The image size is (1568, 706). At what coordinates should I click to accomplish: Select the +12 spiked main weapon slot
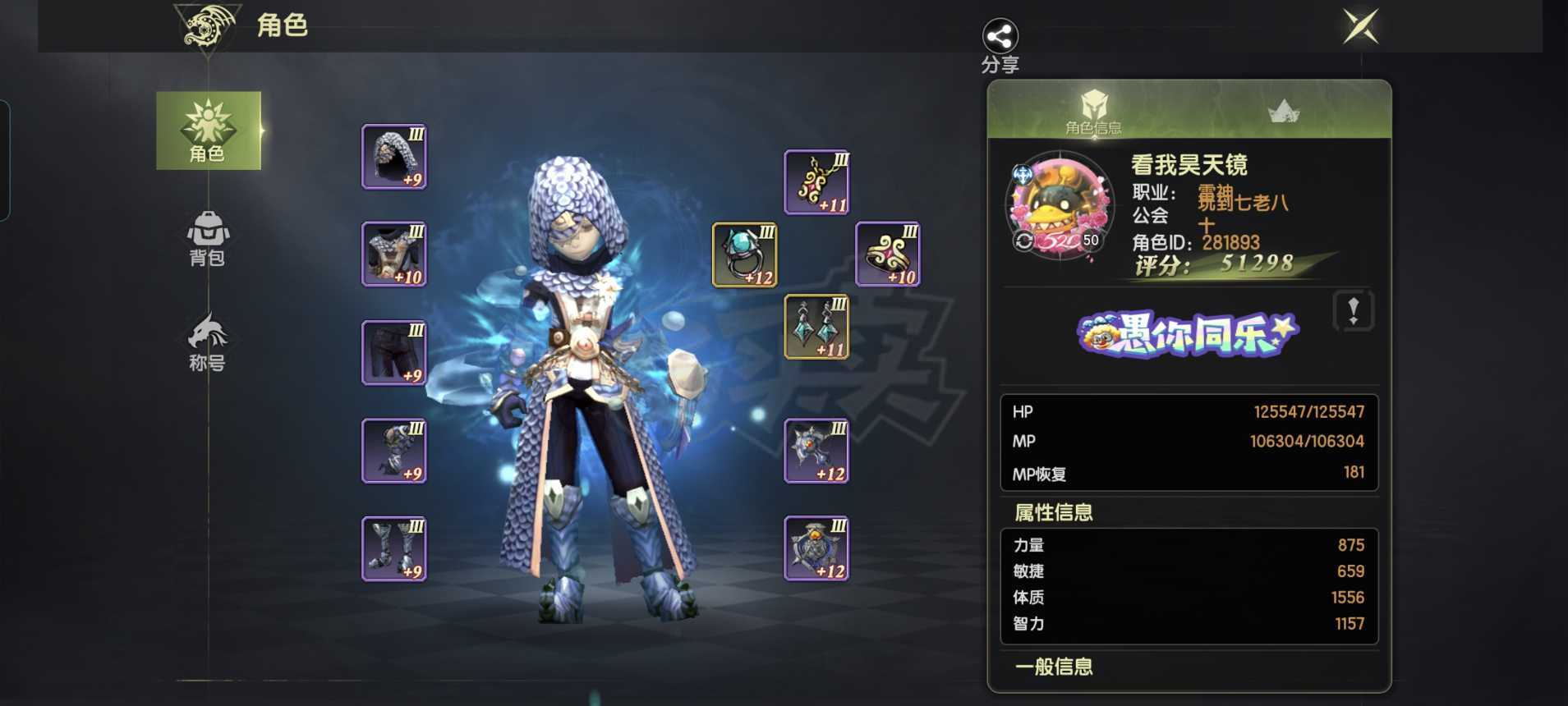click(x=816, y=451)
